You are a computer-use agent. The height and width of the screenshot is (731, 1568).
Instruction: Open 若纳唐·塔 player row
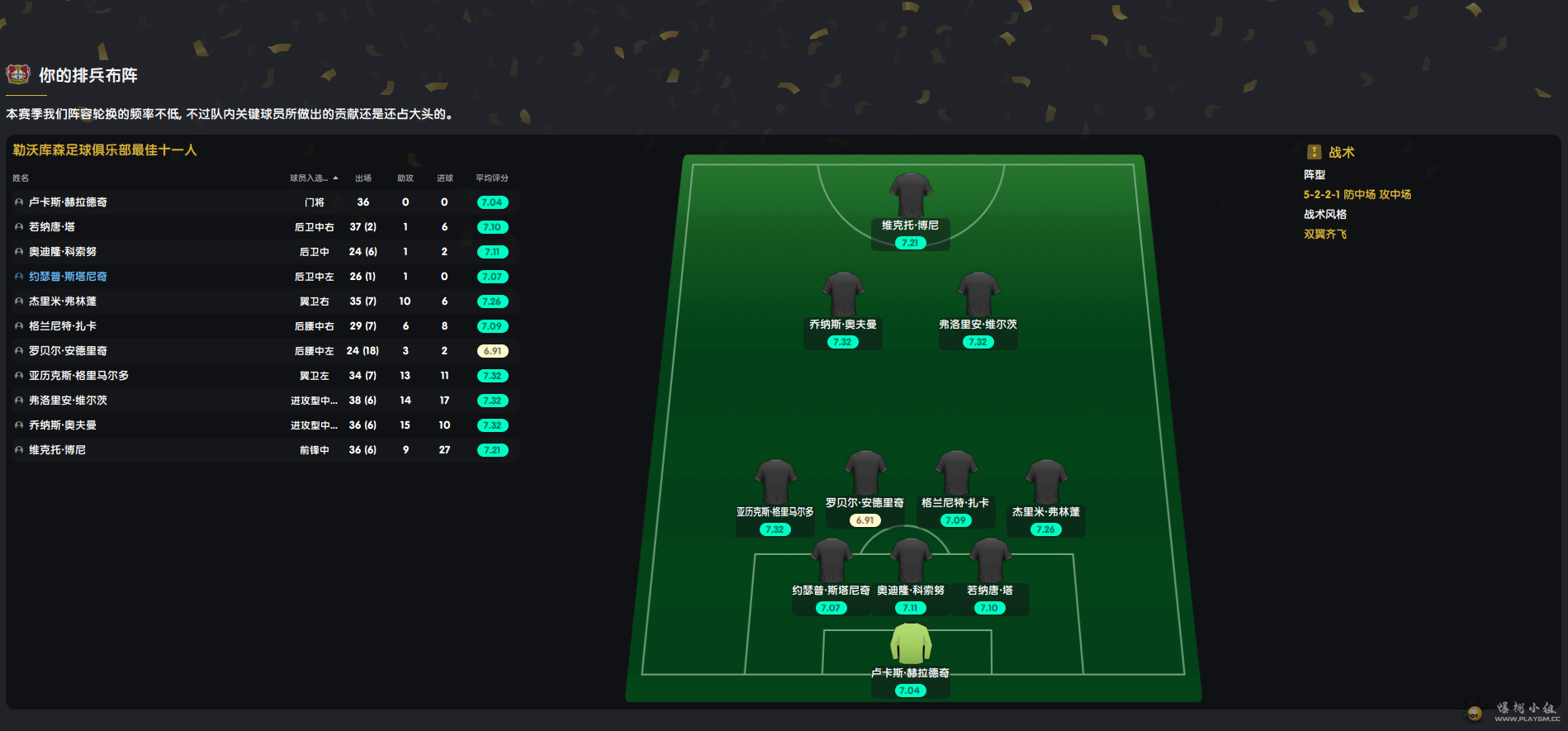(x=52, y=227)
